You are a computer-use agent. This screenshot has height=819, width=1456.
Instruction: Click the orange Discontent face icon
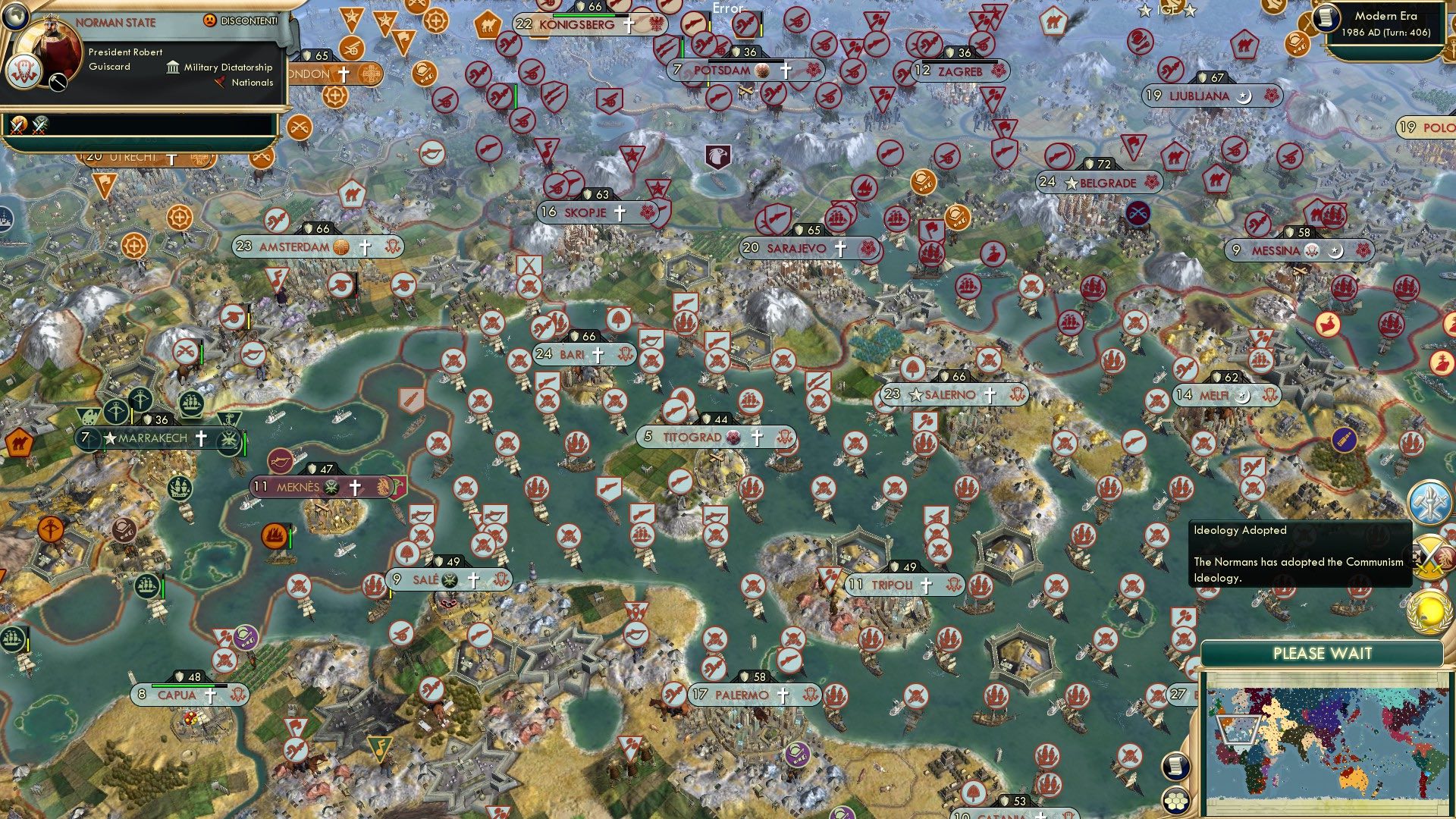point(210,20)
